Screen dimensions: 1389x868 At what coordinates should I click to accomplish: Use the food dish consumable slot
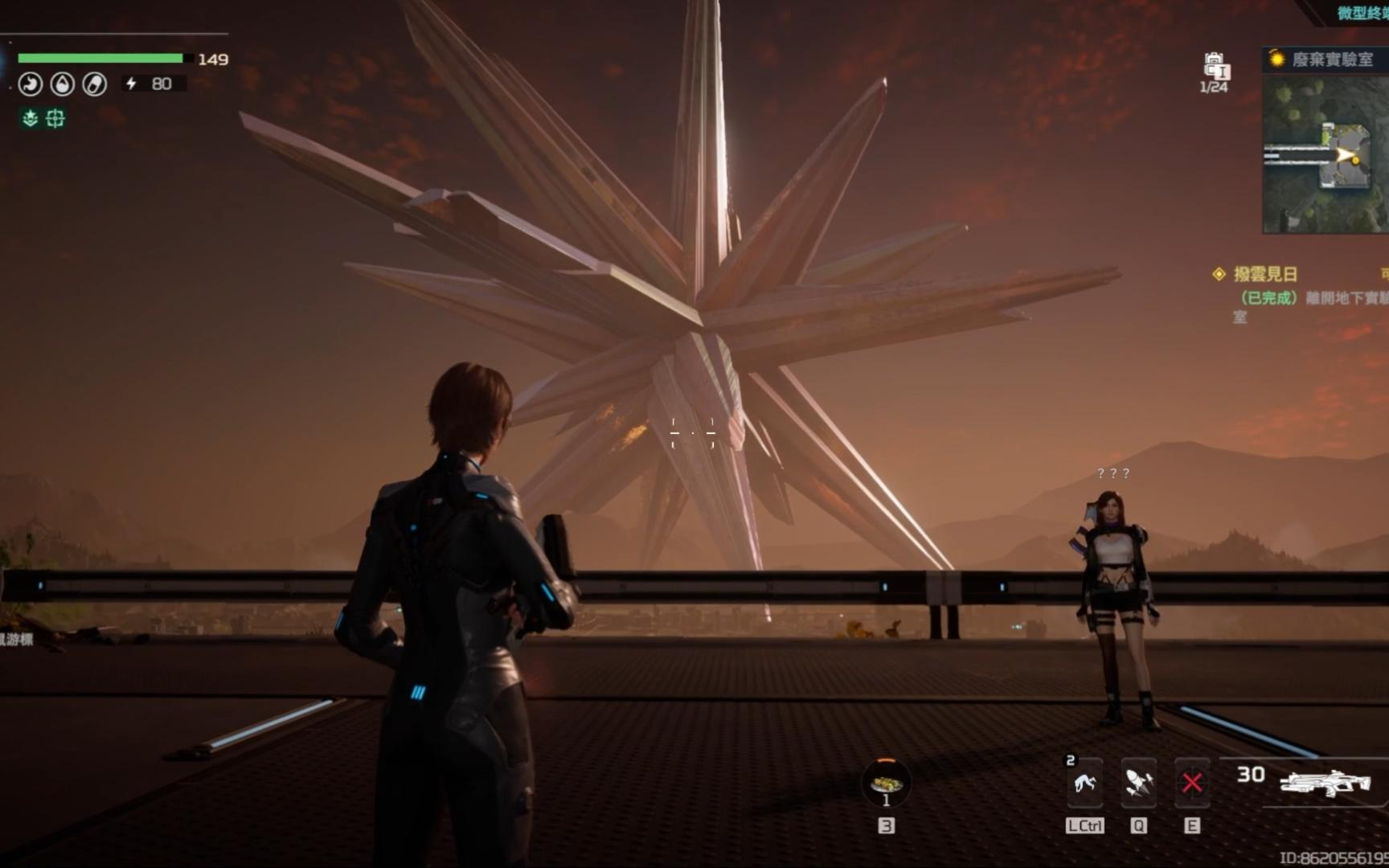point(886,782)
